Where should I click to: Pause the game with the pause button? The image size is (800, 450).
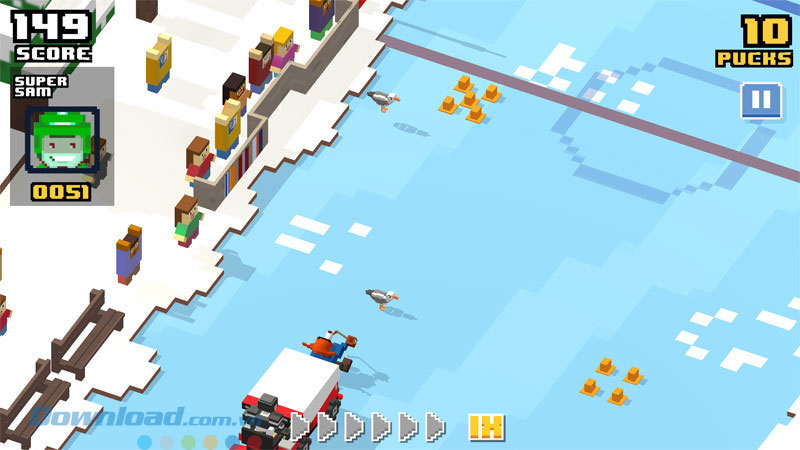[760, 100]
